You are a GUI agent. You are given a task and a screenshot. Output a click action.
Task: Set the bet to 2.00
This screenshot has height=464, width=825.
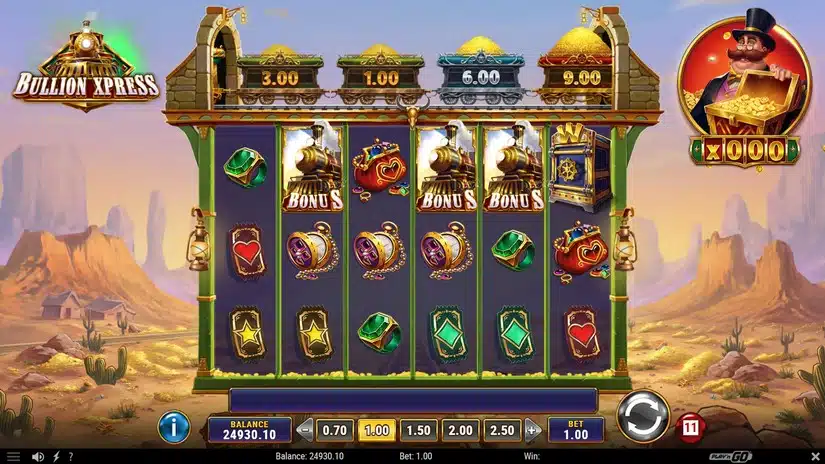460,430
